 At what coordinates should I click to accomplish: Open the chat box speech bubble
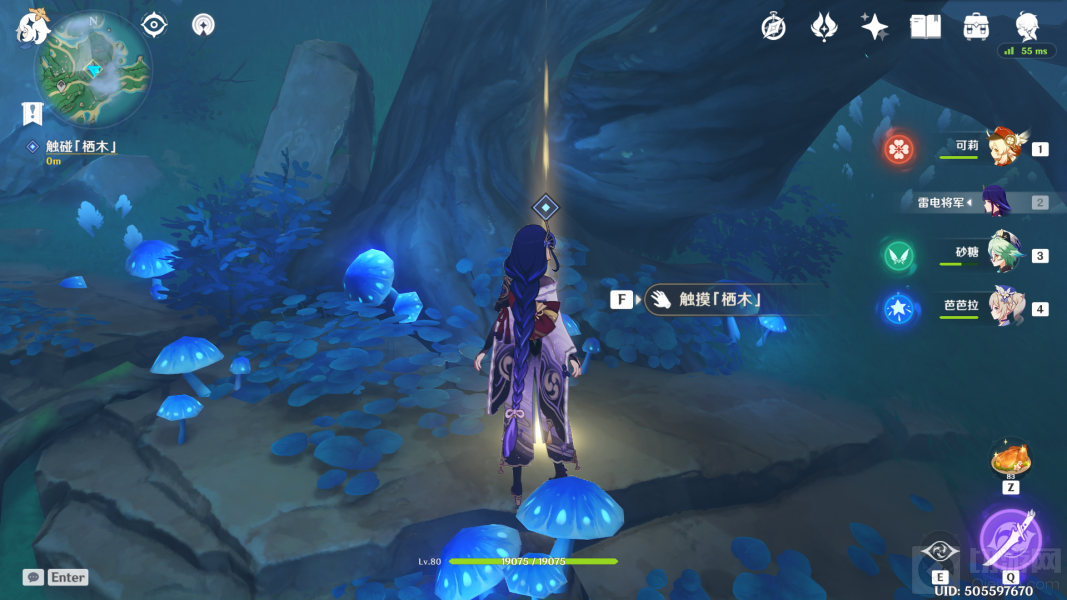pos(33,577)
